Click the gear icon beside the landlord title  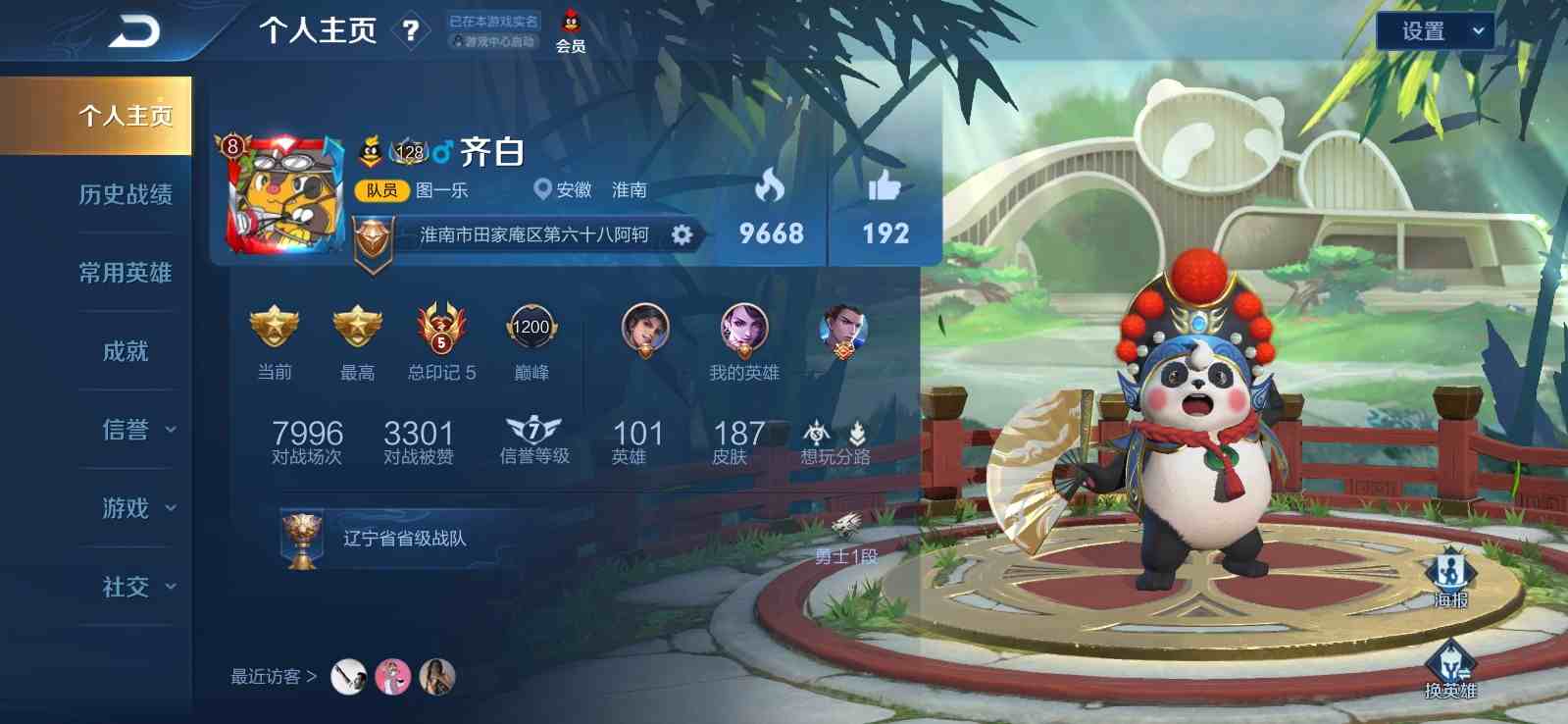tap(683, 234)
